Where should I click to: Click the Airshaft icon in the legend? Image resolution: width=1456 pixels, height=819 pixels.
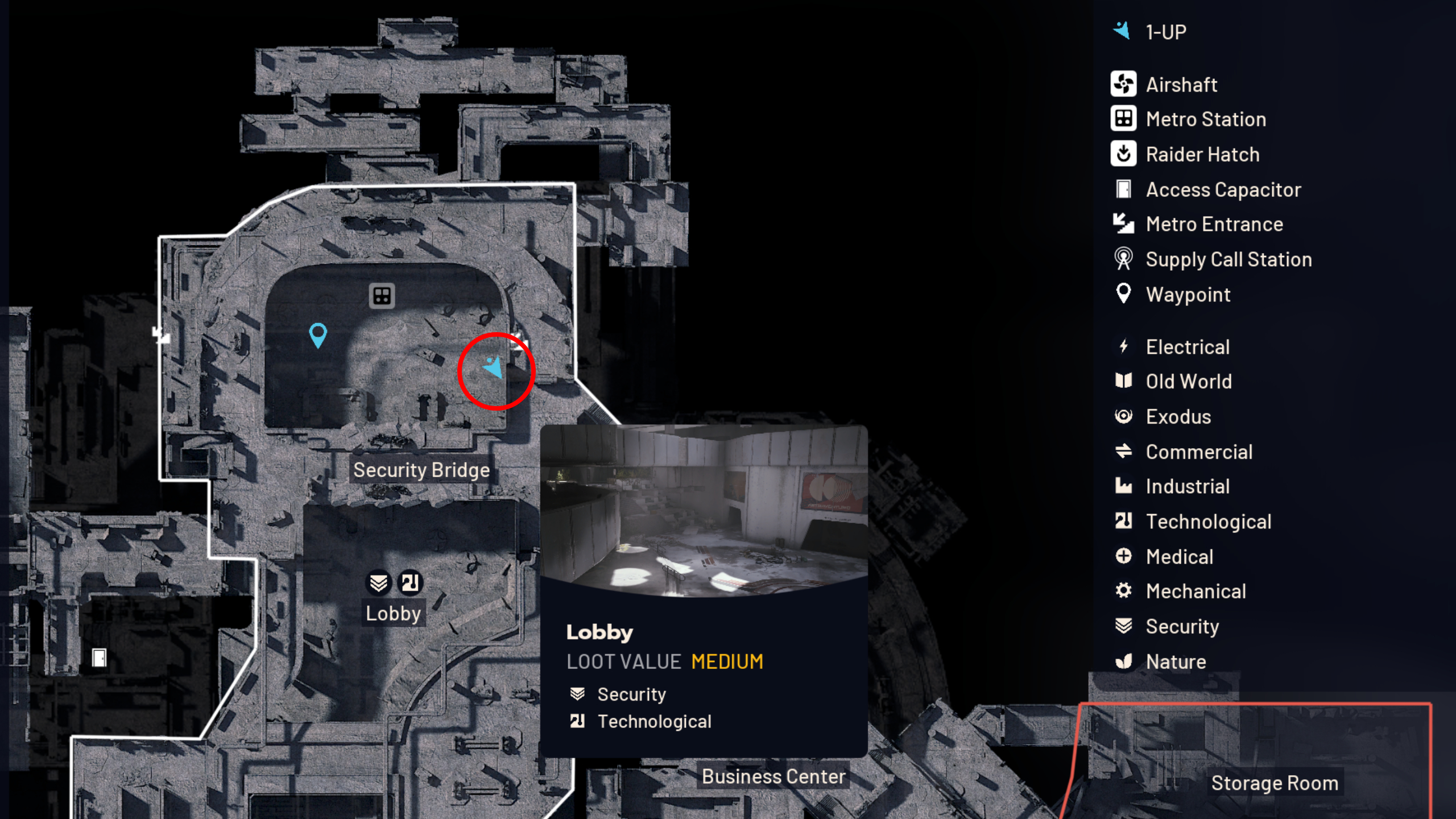[x=1123, y=84]
